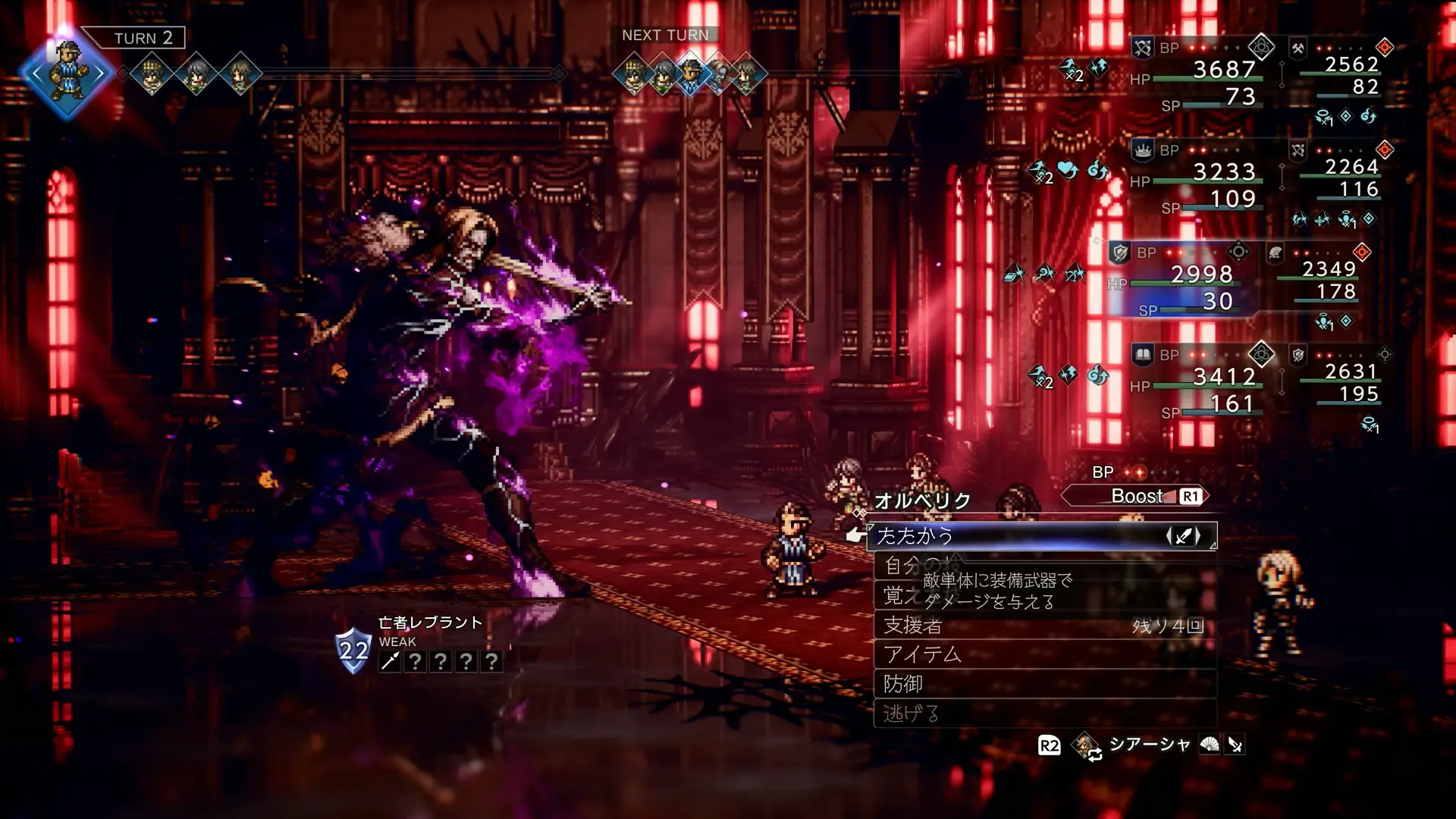The image size is (1456, 819).
Task: Switch to partner シアーシャ
Action: [x=1148, y=745]
